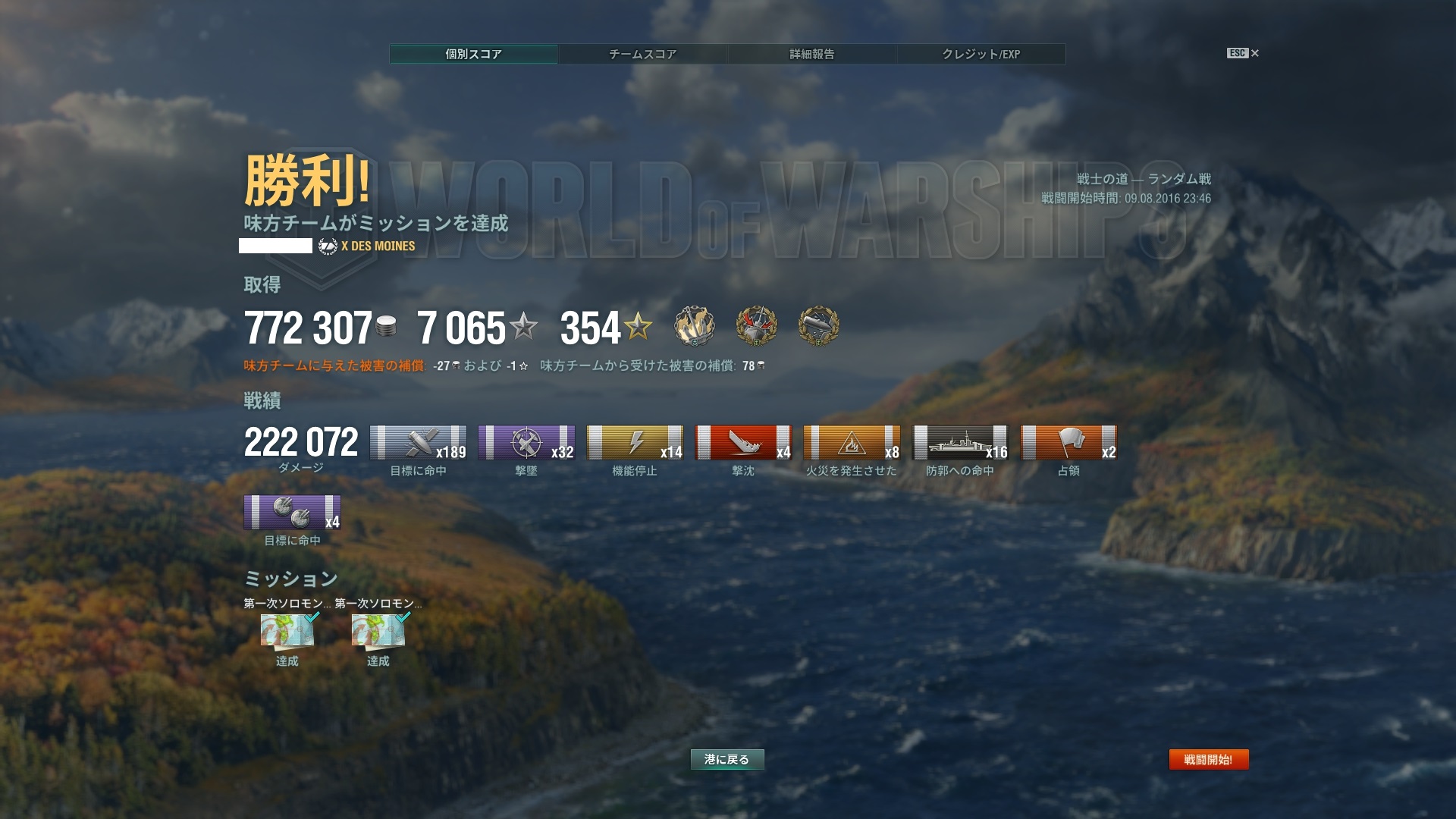
Task: Select the 撃墜 aircraft shot down ribbon
Action: click(526, 443)
